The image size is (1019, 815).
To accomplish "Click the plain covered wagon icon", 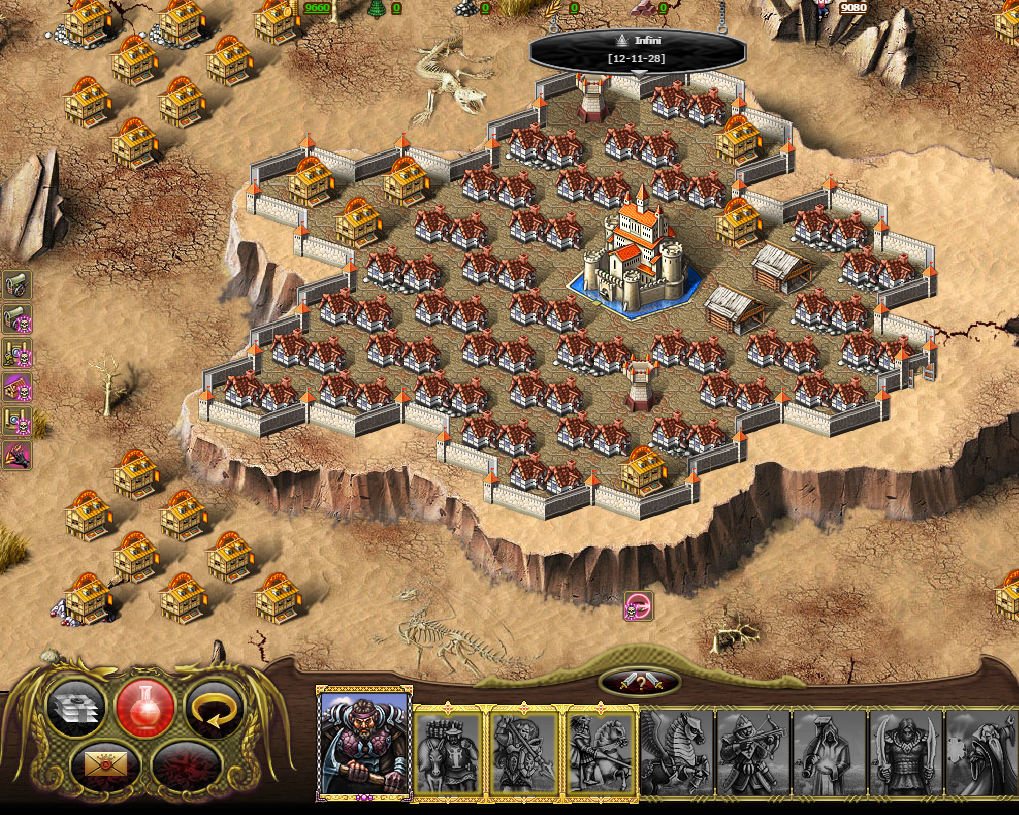I will 18,285.
